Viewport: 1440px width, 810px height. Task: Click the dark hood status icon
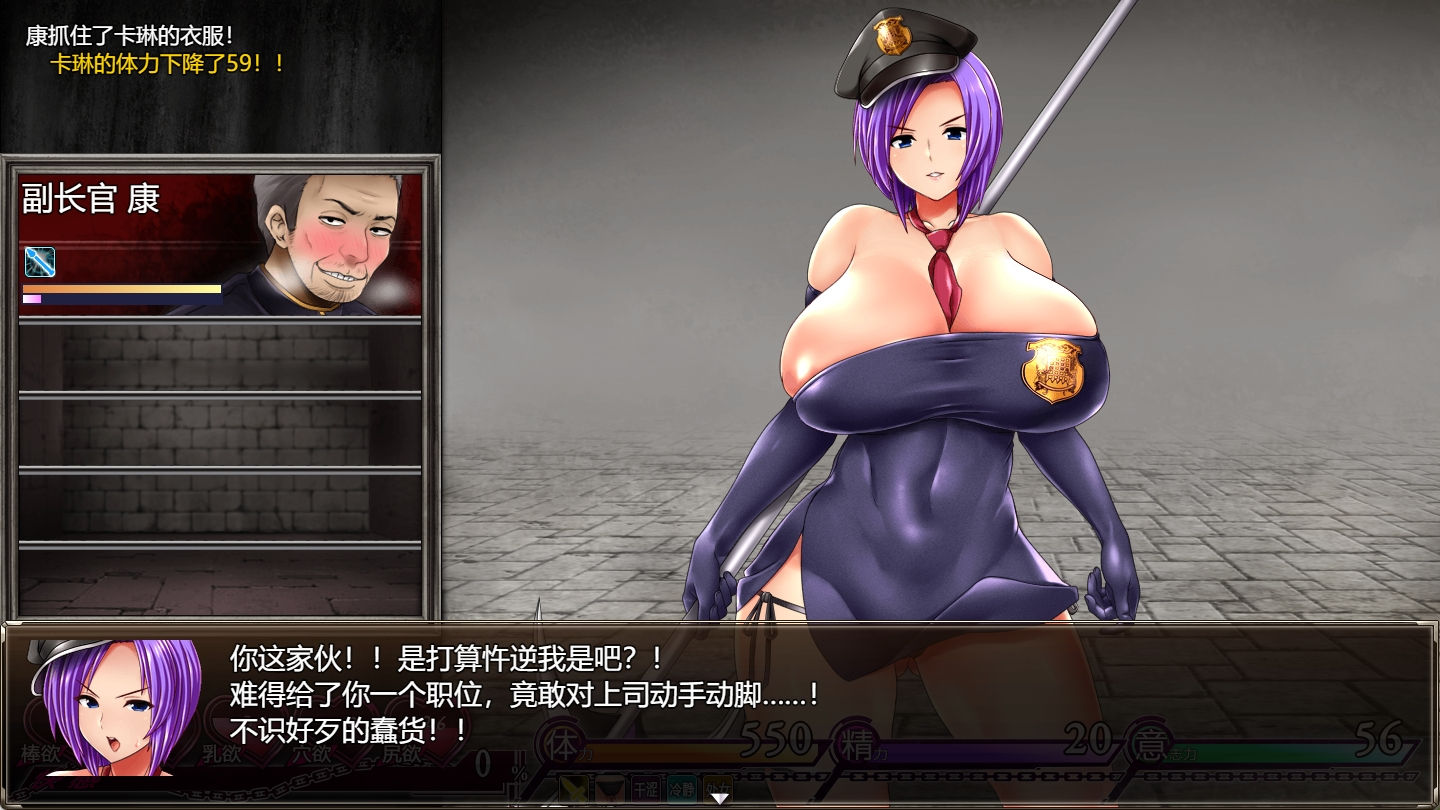point(610,788)
